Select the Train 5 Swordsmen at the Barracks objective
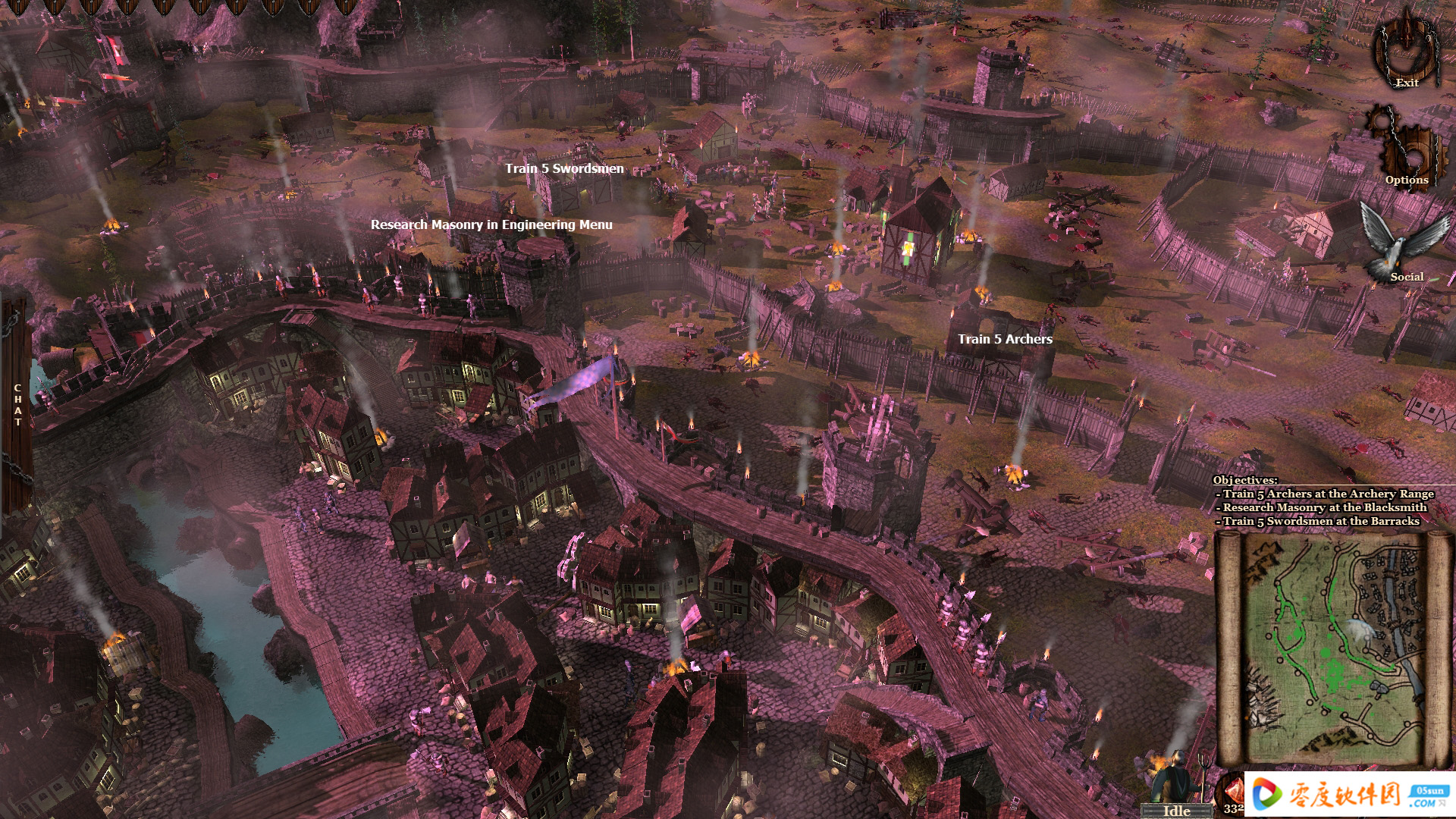The width and height of the screenshot is (1456, 819). point(1320,521)
